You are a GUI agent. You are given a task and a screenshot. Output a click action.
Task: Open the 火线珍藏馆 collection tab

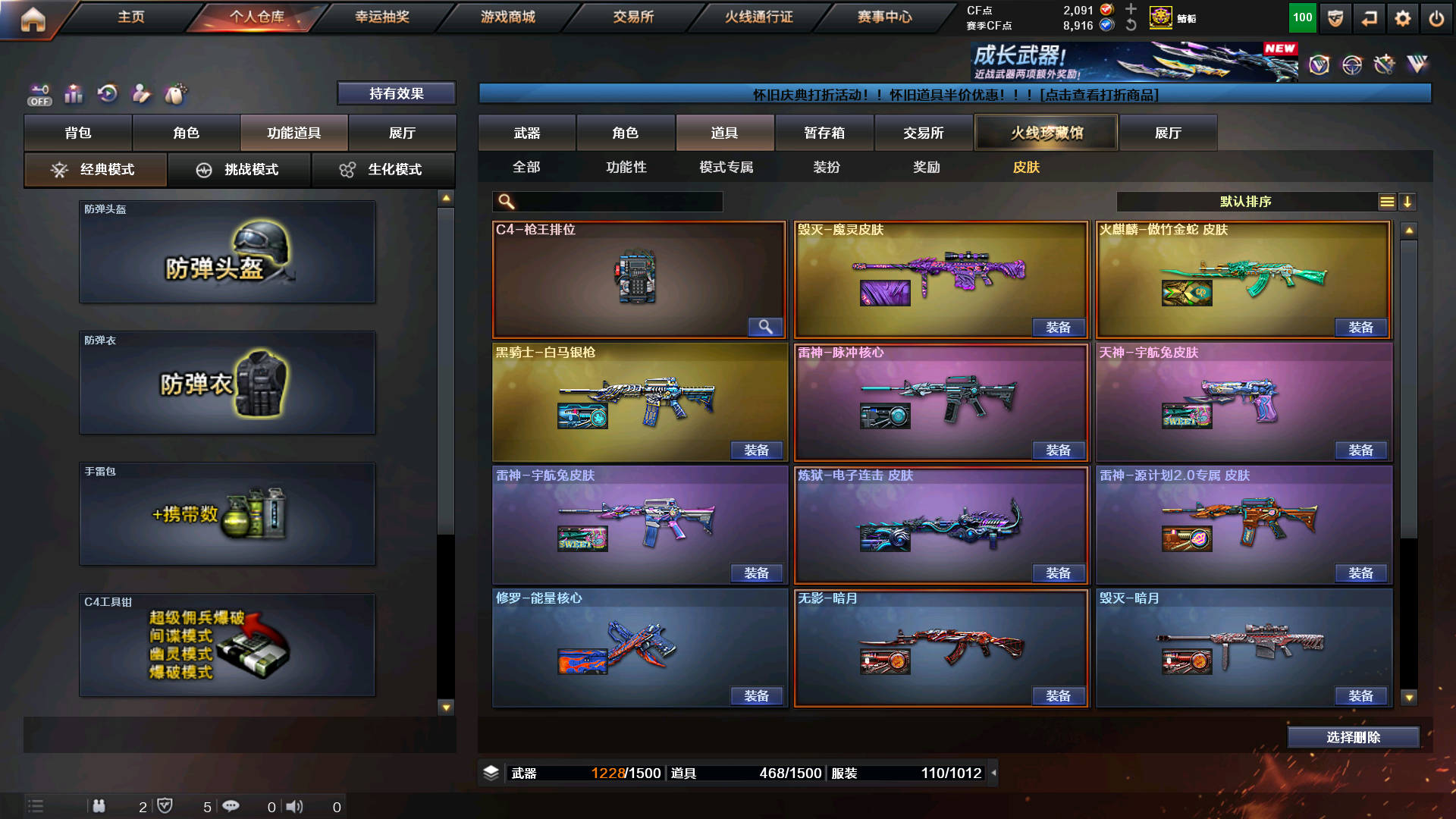(x=1046, y=133)
